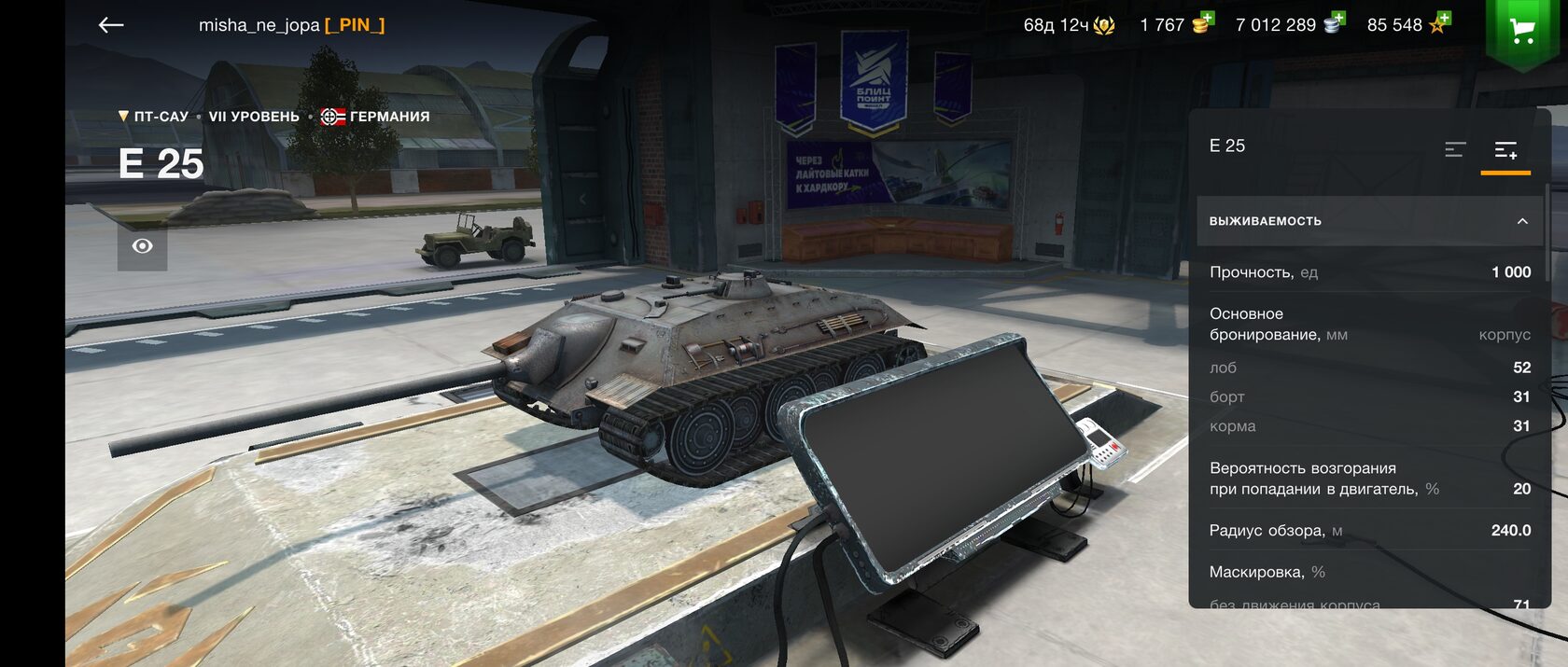Select the detailed stats tab with plus
This screenshot has width=1568, height=667.
click(x=1505, y=149)
